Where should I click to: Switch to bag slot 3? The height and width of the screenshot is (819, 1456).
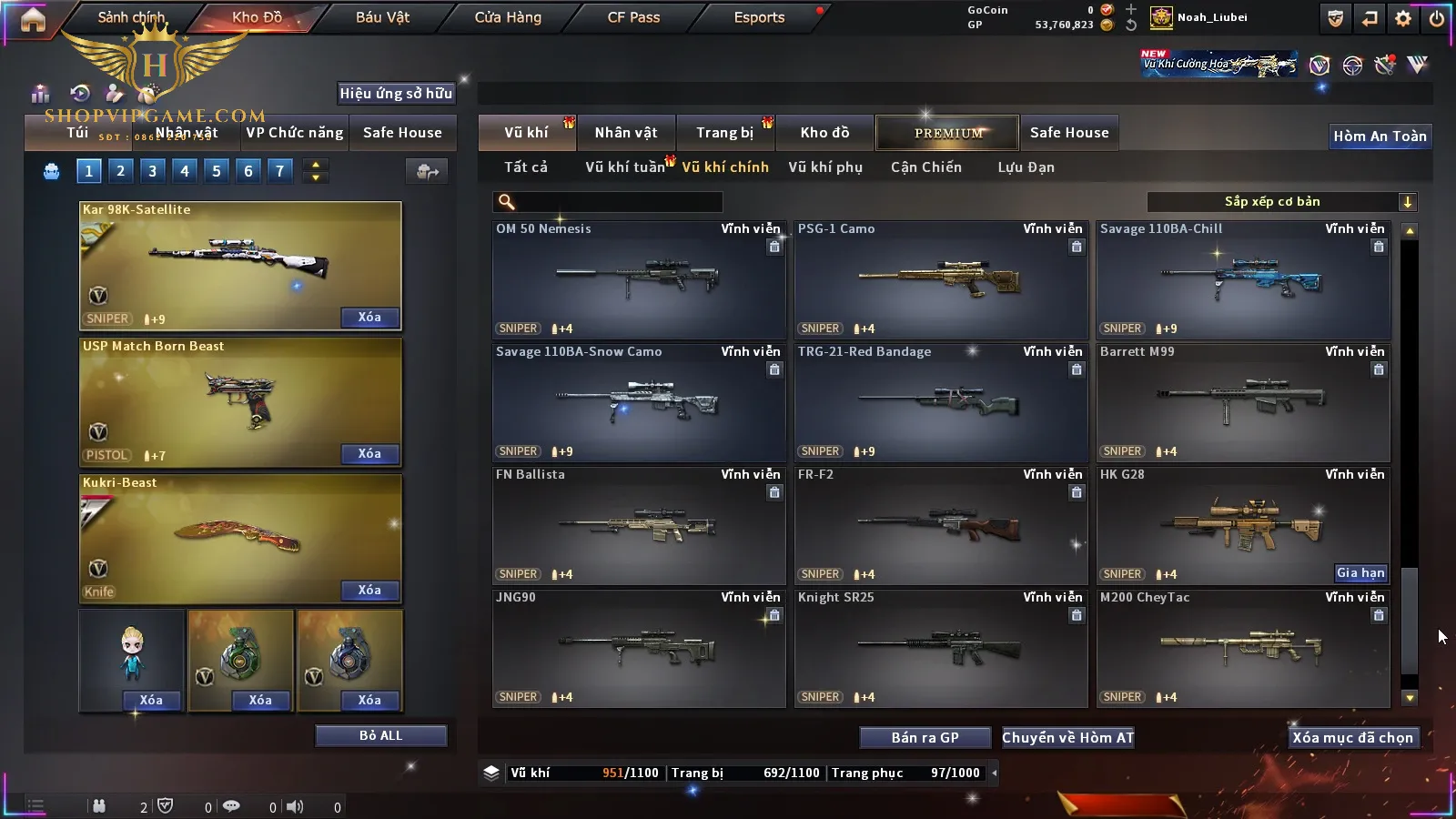[x=152, y=171]
